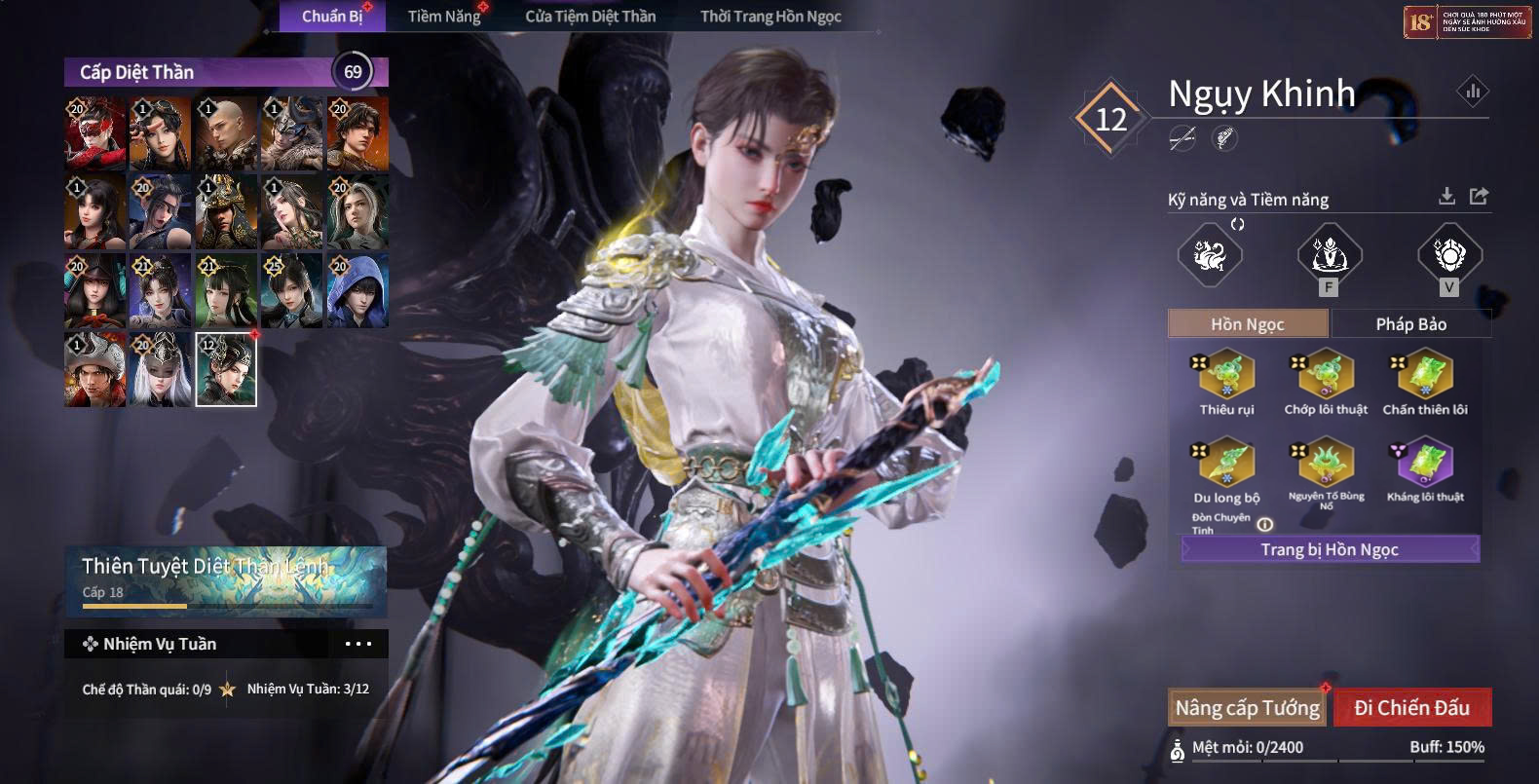
Task: Click Nâng cấp Tướng upgrade button
Action: [1247, 708]
